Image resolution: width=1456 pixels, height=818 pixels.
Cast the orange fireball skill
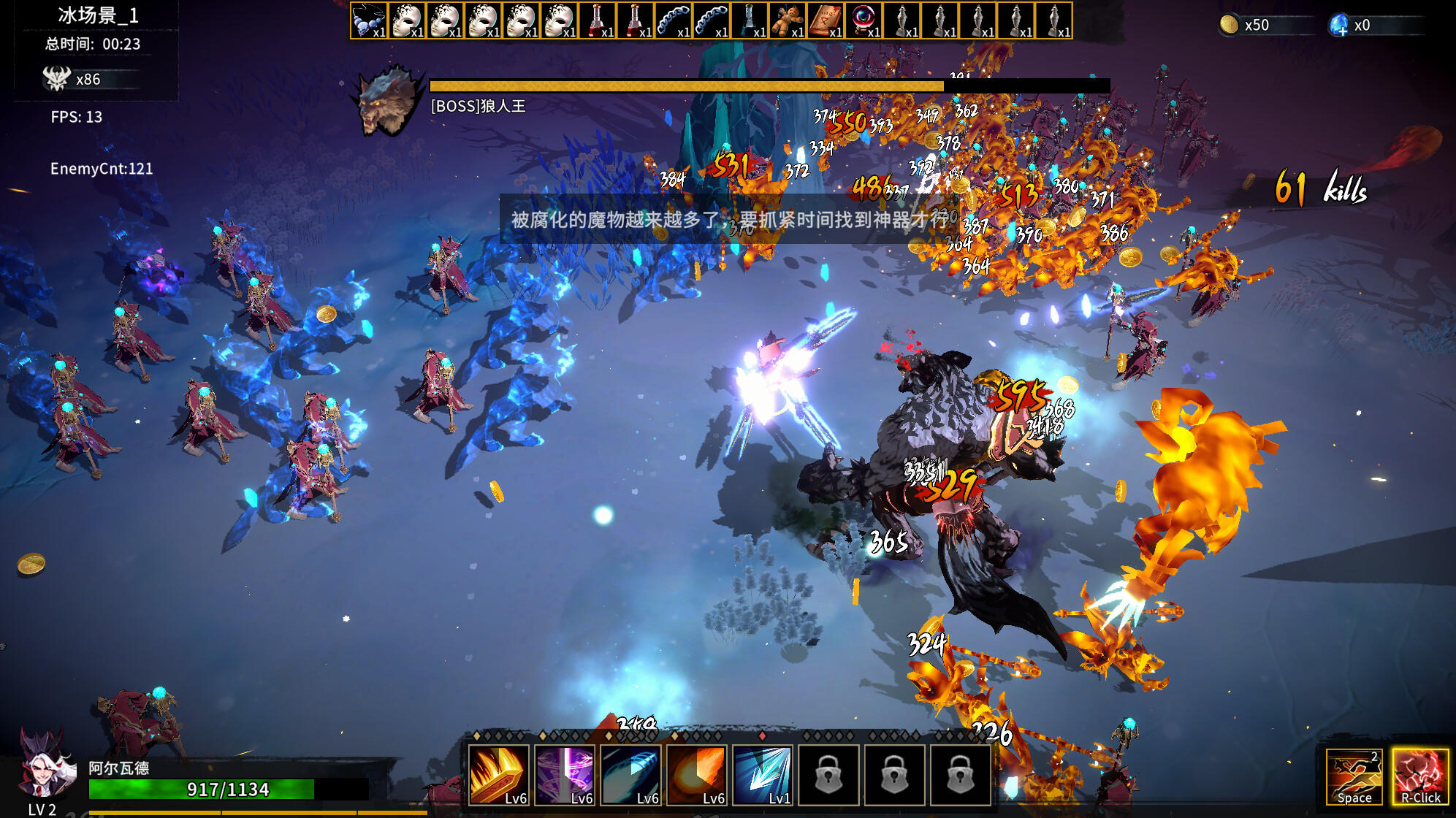pos(696,775)
